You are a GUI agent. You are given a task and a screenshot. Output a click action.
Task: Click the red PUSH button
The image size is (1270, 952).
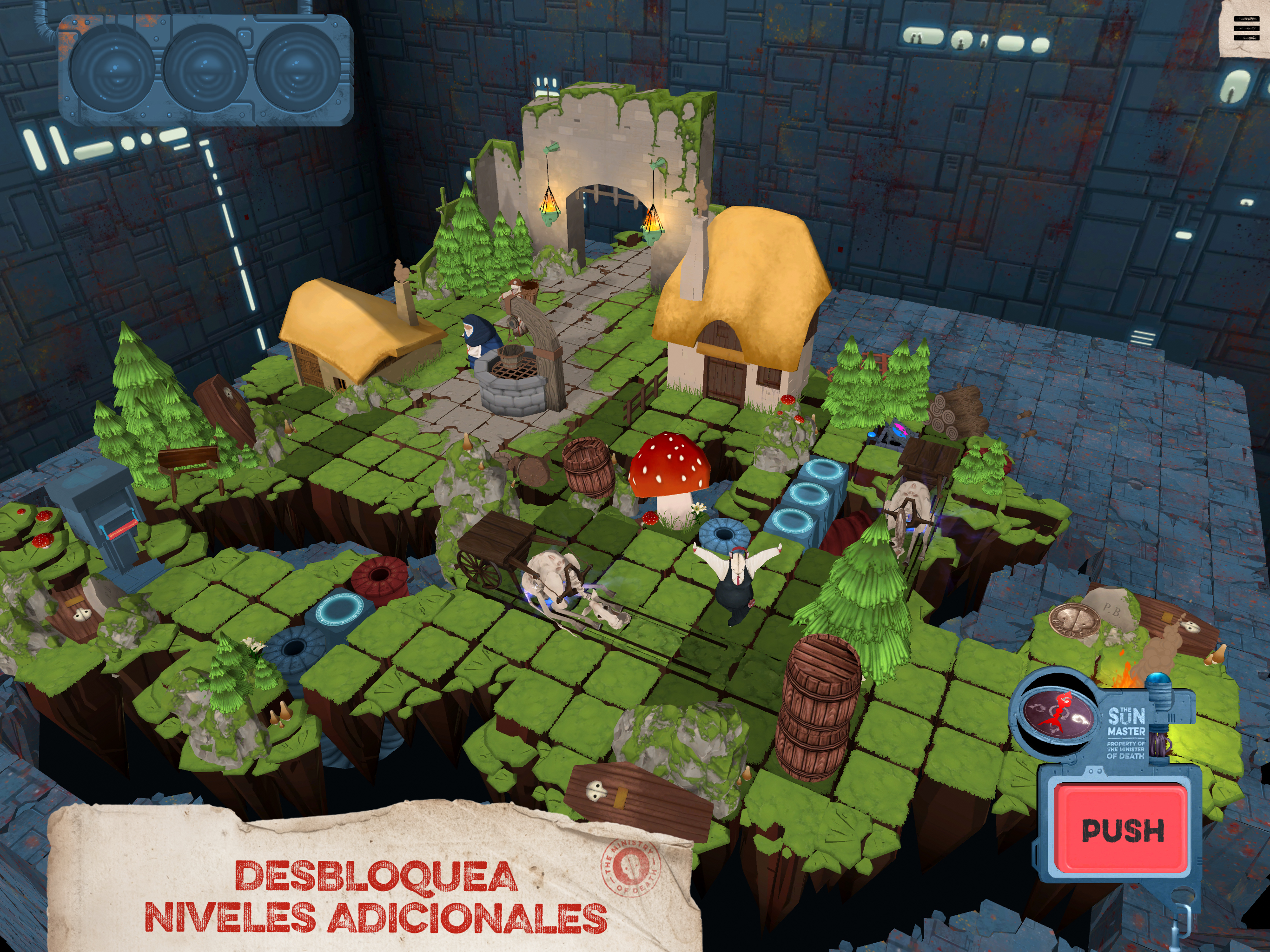tap(1123, 830)
